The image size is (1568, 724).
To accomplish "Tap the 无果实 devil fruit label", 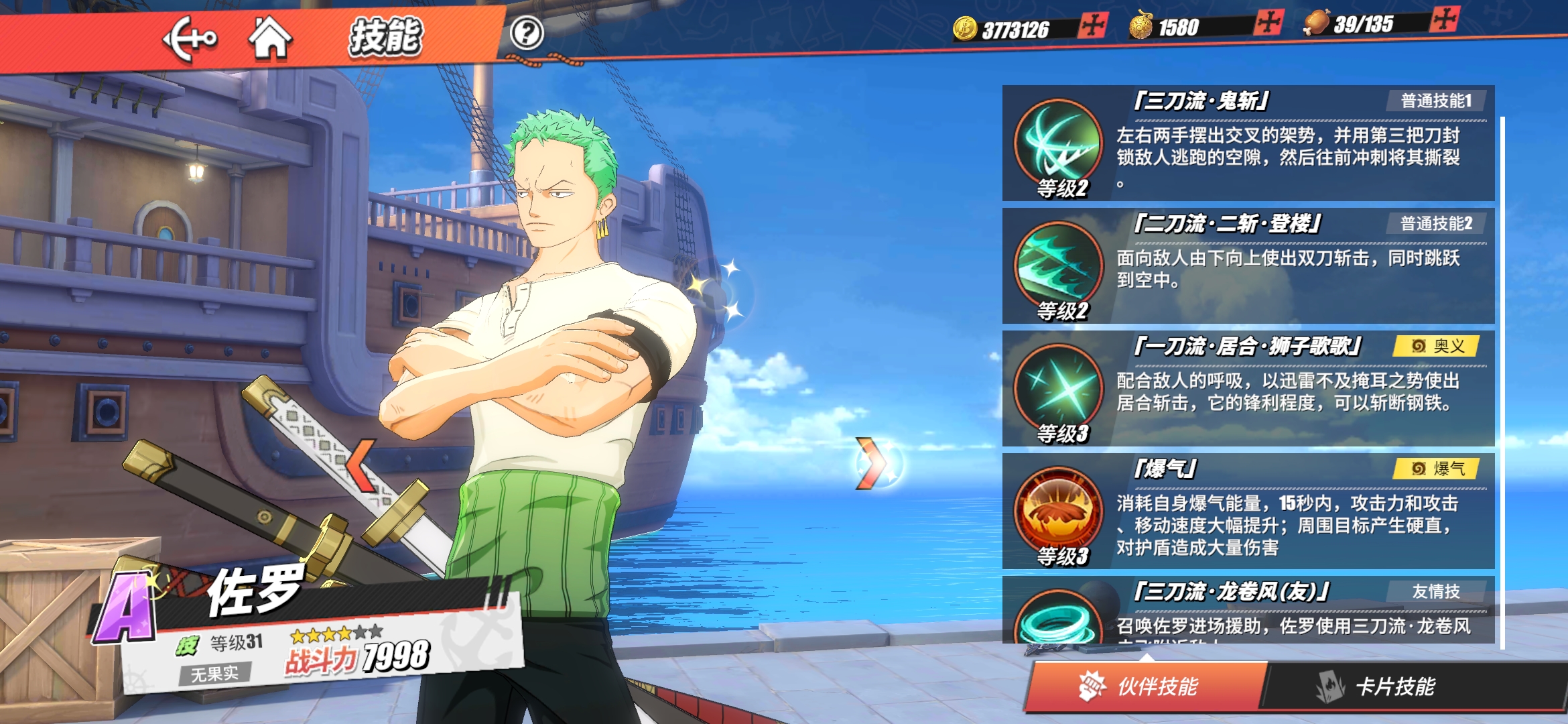I will tap(214, 673).
